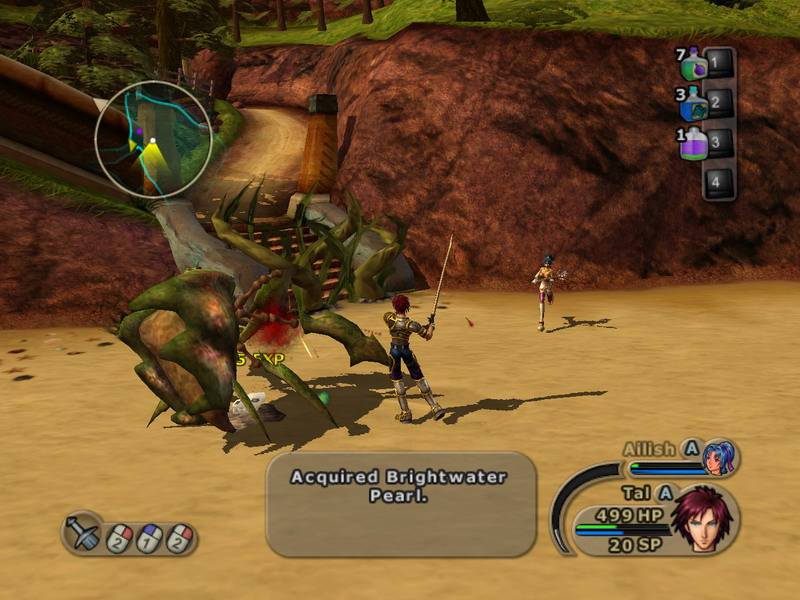
Task: Use the green potion in quick slot 1
Action: click(696, 67)
